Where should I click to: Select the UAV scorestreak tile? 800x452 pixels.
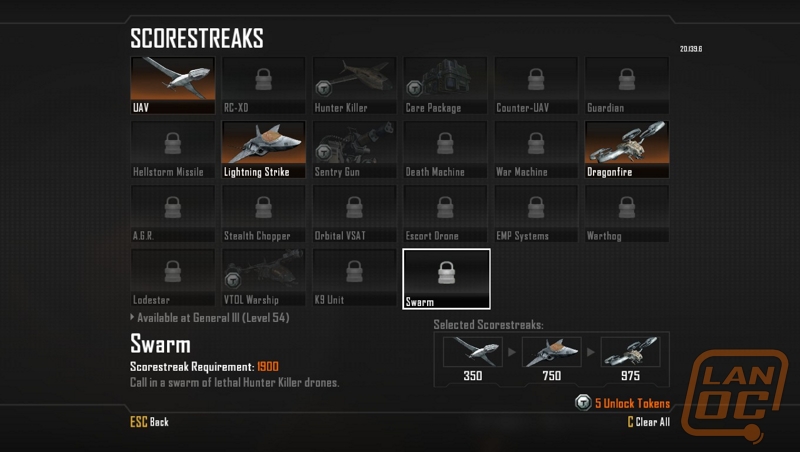click(x=173, y=85)
